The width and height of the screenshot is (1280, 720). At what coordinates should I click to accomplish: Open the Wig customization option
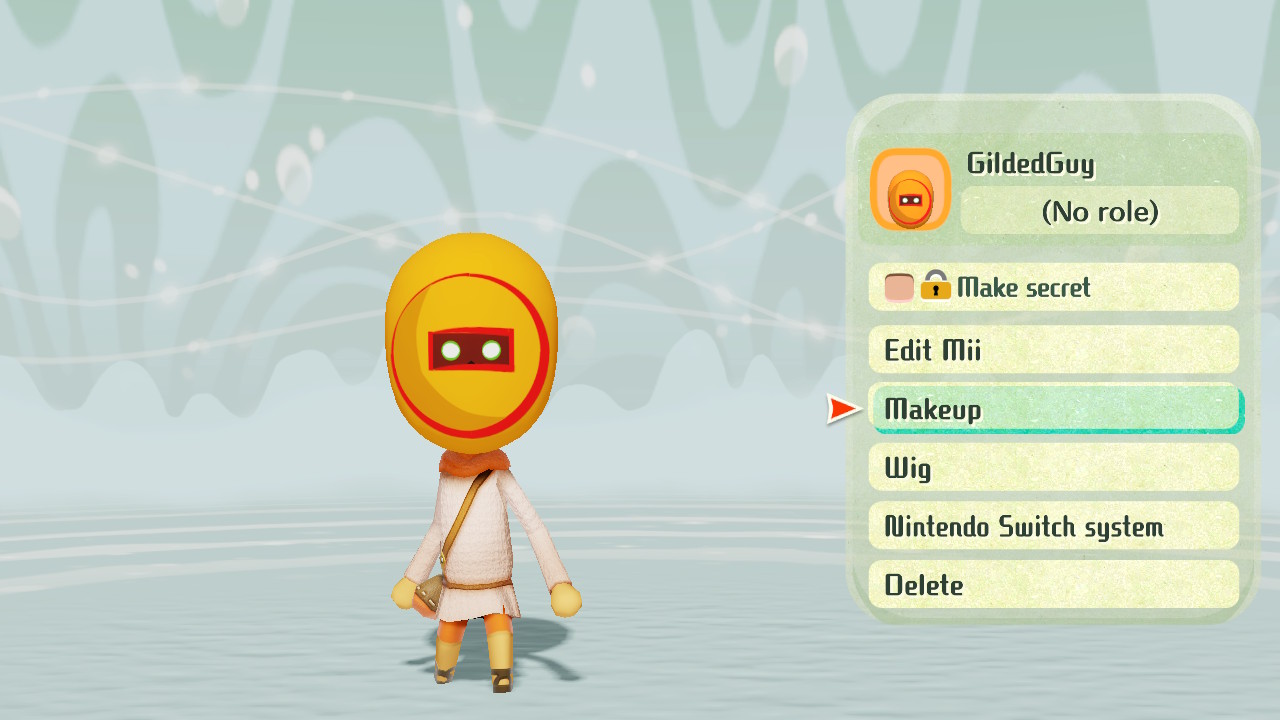pos(1053,467)
